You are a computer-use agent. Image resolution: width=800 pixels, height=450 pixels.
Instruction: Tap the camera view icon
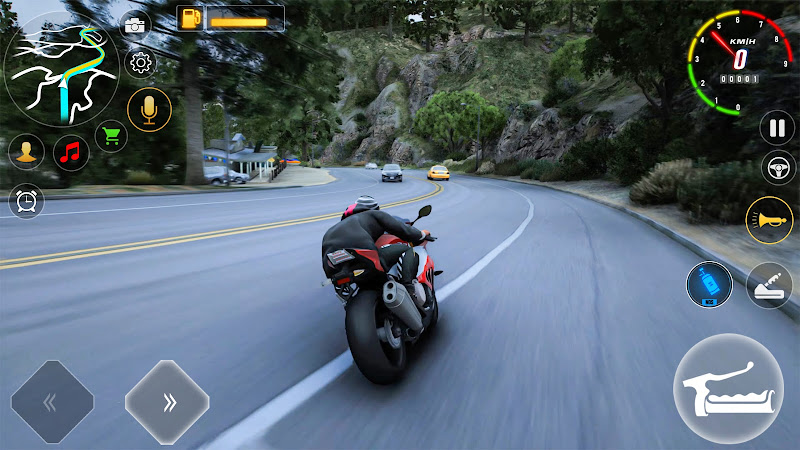pos(135,26)
